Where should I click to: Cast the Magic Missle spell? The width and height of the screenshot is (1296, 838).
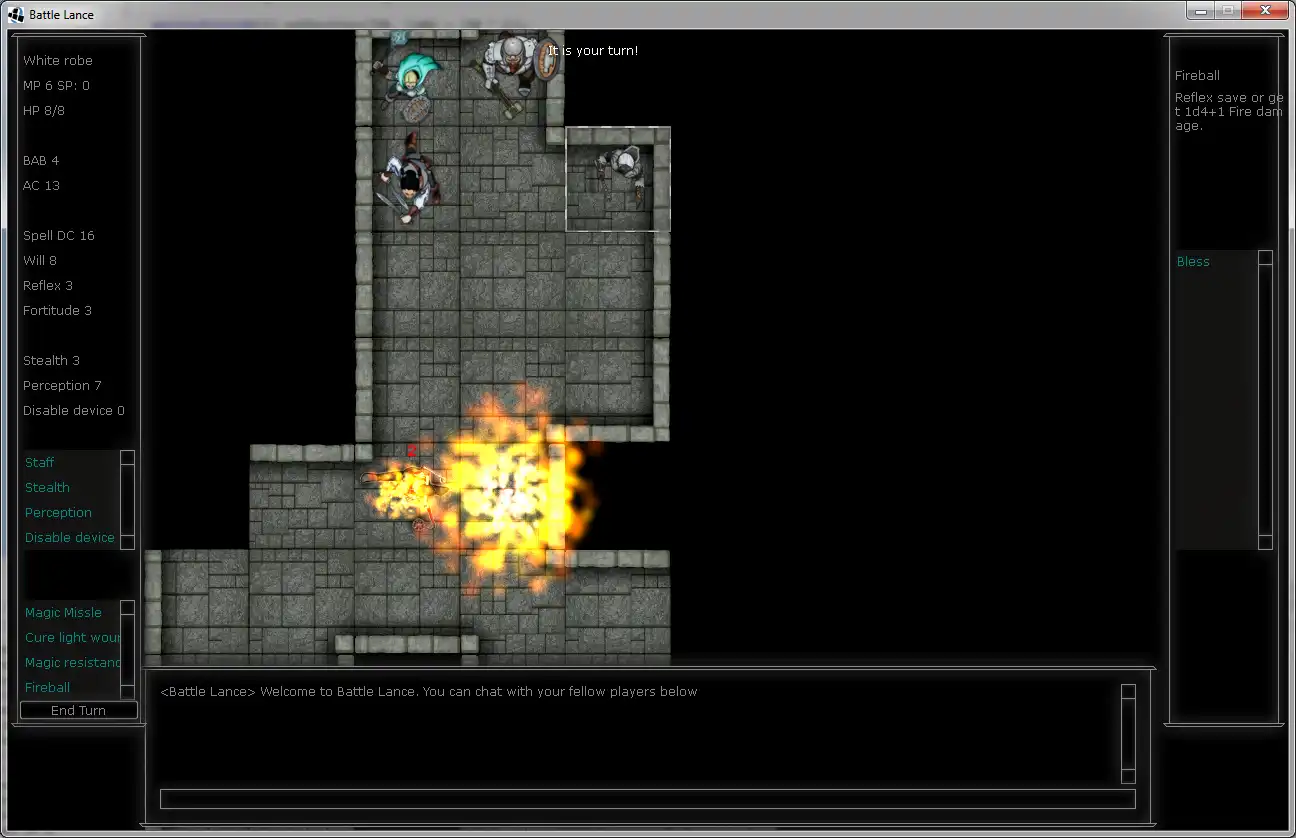tap(63, 612)
